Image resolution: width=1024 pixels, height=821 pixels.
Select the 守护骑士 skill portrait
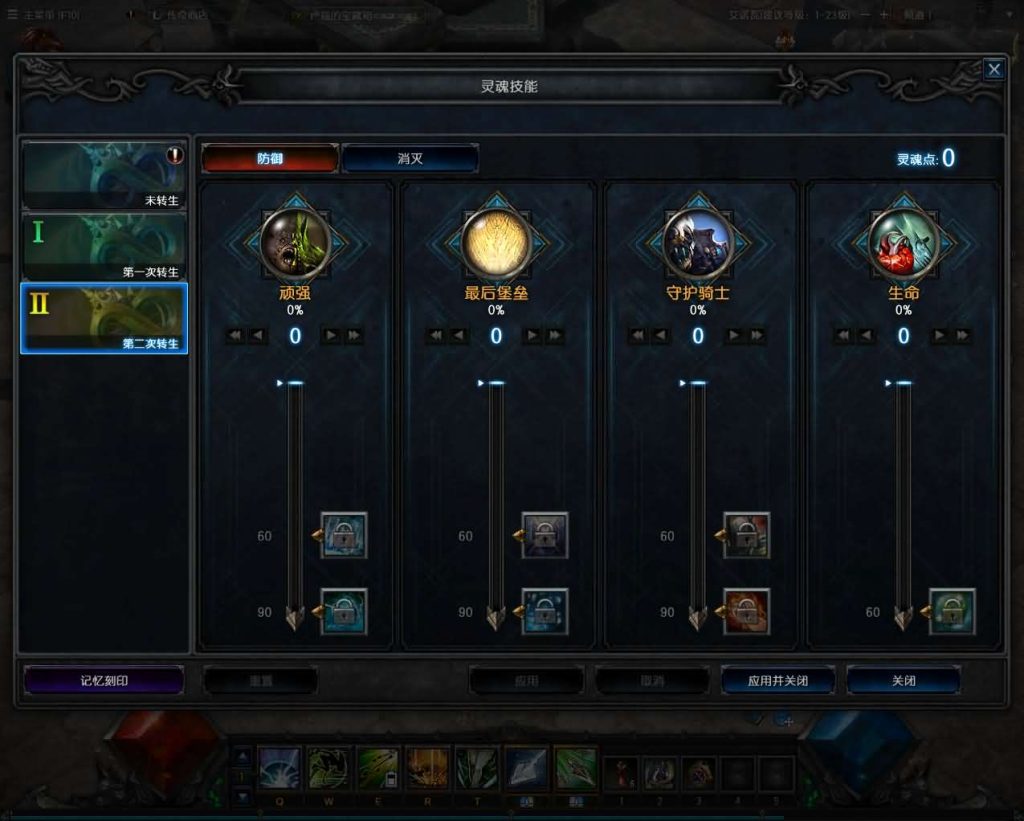tap(698, 243)
